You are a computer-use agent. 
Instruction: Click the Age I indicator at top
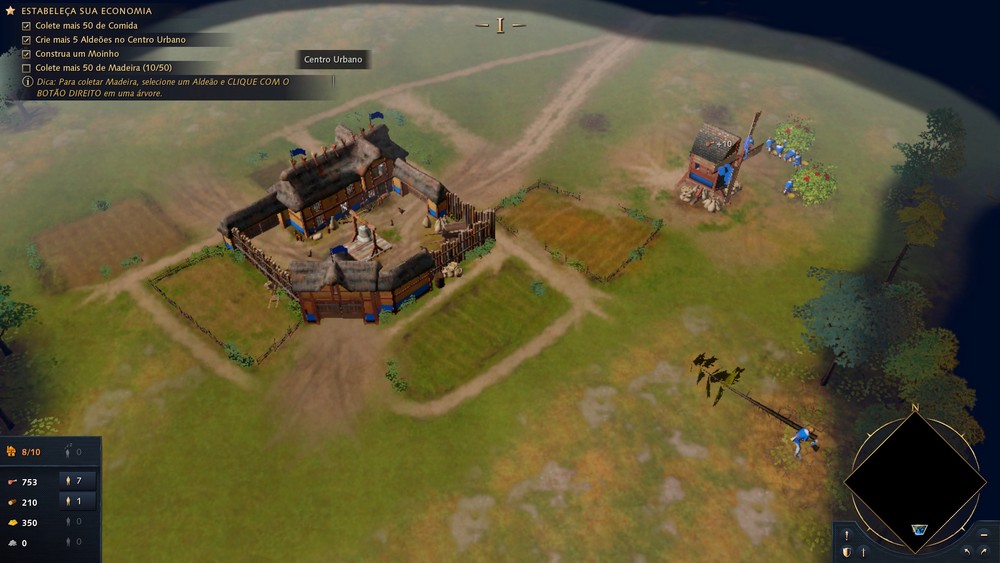point(500,25)
